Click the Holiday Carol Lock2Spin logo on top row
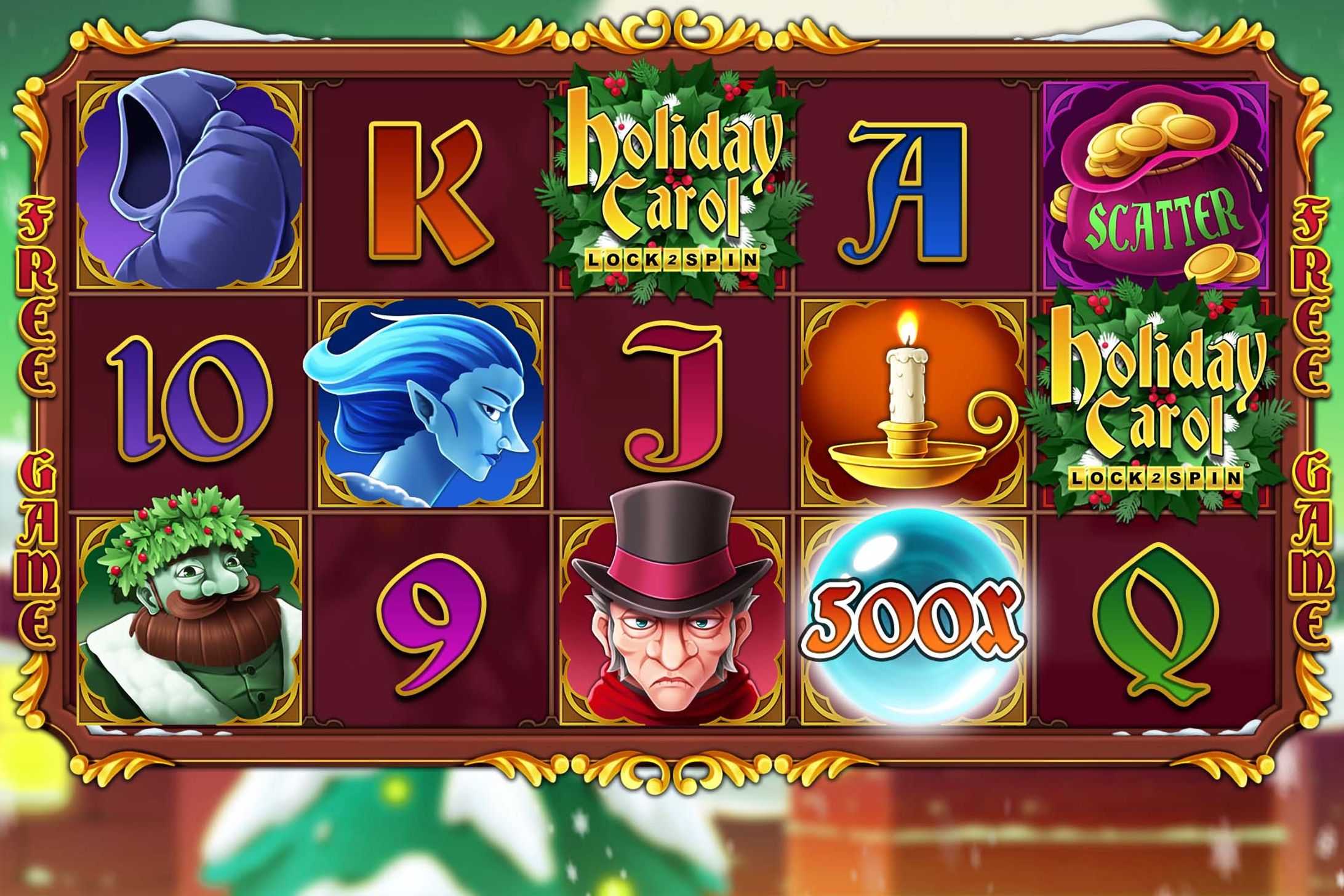The height and width of the screenshot is (896, 1344). pos(671,178)
